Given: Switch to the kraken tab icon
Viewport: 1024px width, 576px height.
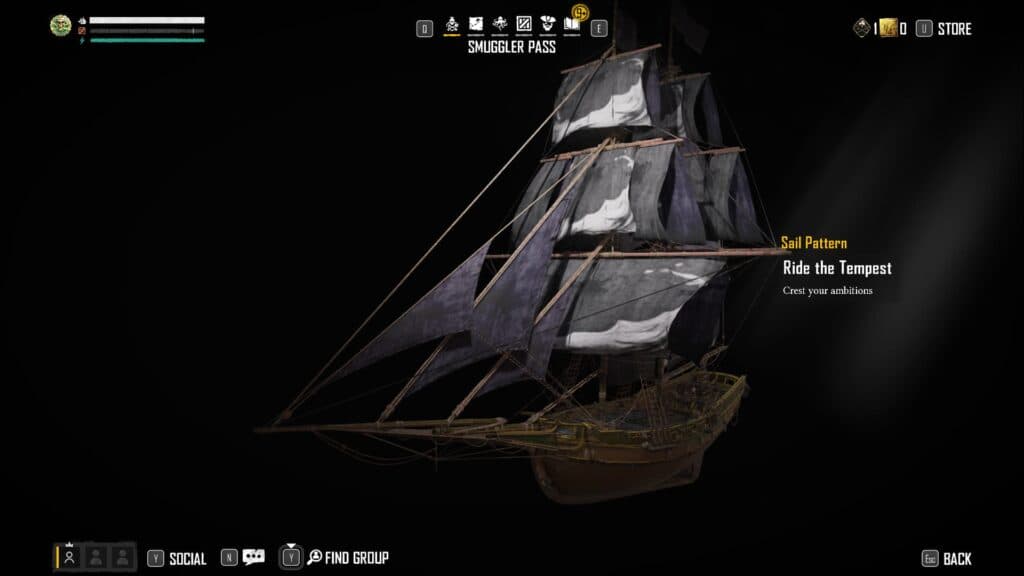Looking at the screenshot, I should (x=499, y=24).
